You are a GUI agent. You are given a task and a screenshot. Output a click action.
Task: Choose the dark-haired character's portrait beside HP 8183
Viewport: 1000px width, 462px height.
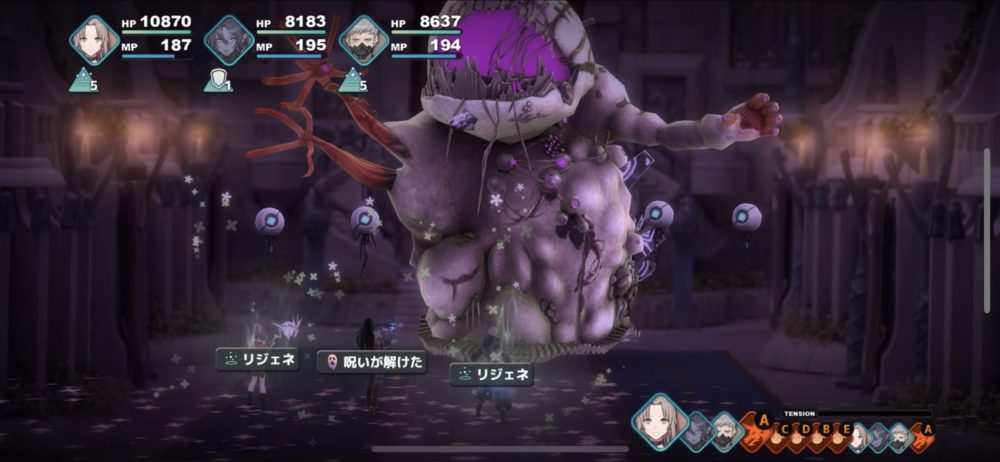tap(228, 40)
